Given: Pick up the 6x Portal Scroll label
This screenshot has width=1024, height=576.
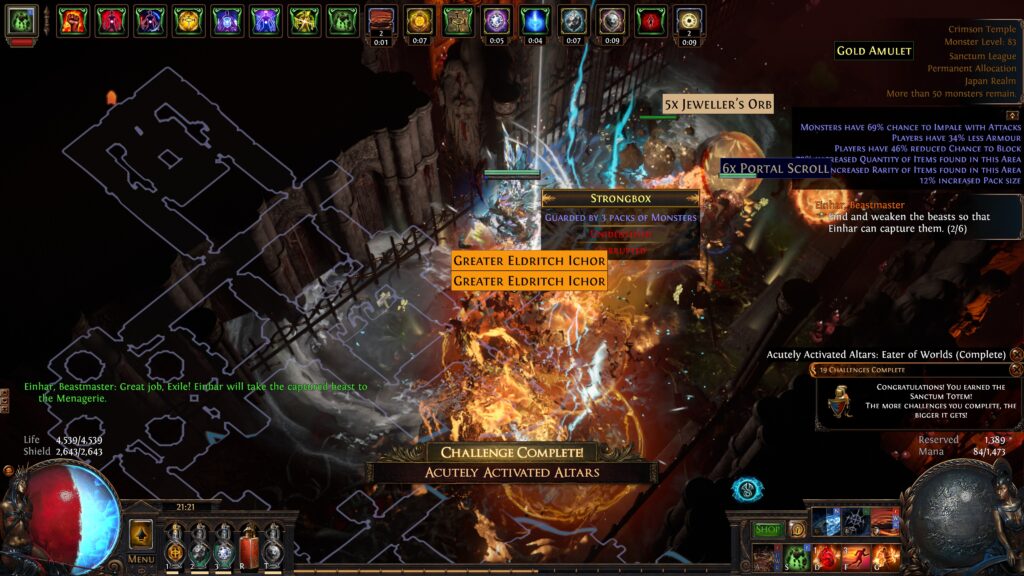Looking at the screenshot, I should [x=776, y=168].
